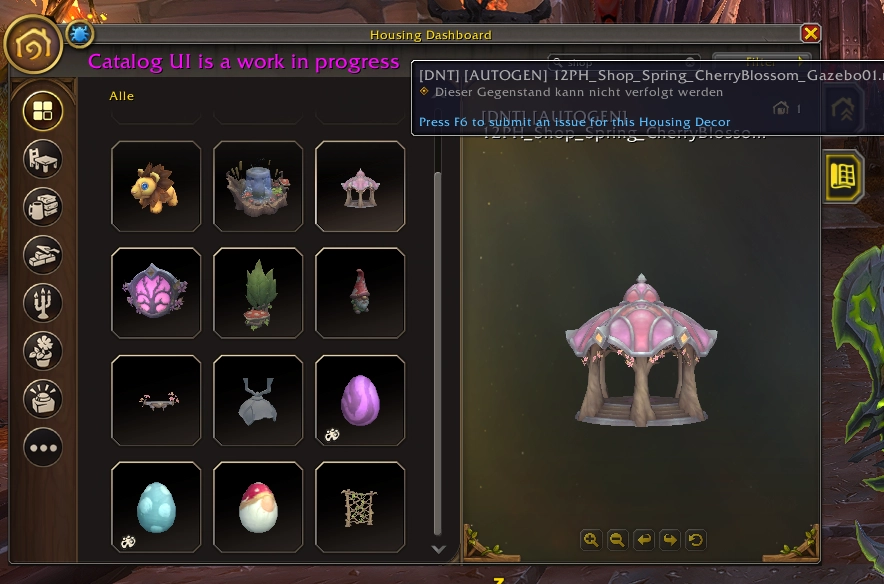Show the three-dots miscellaneous category
This screenshot has height=584, width=884.
pyautogui.click(x=43, y=447)
